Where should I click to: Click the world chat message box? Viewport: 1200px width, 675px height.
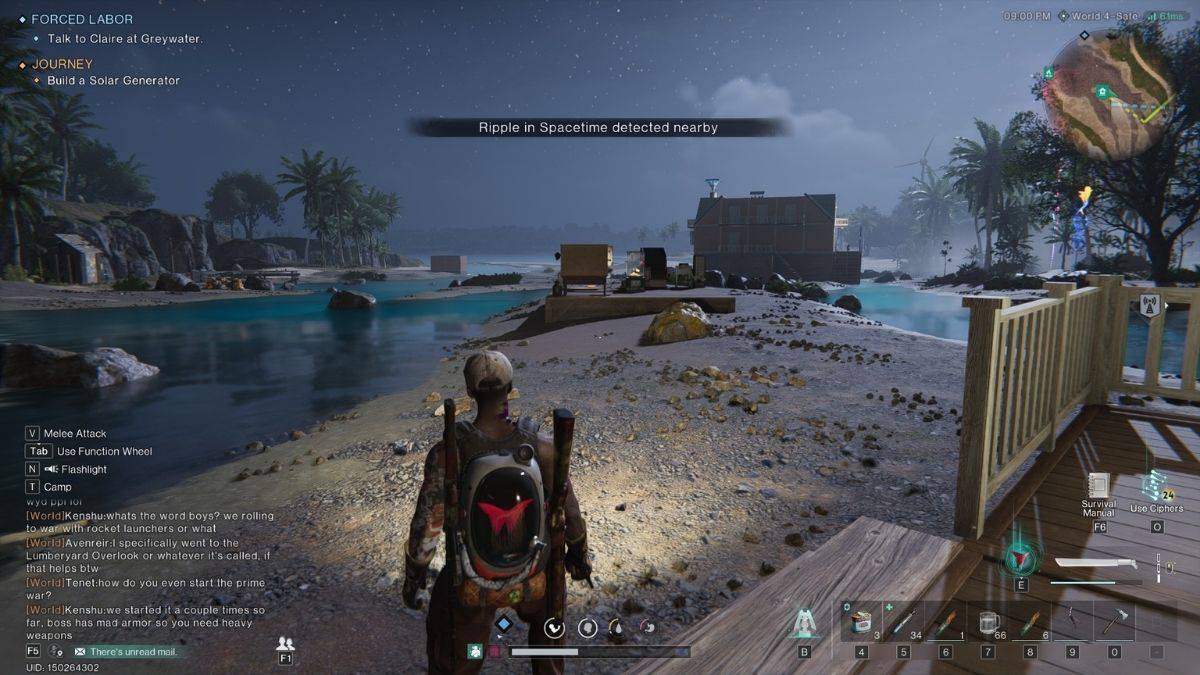tap(150, 570)
